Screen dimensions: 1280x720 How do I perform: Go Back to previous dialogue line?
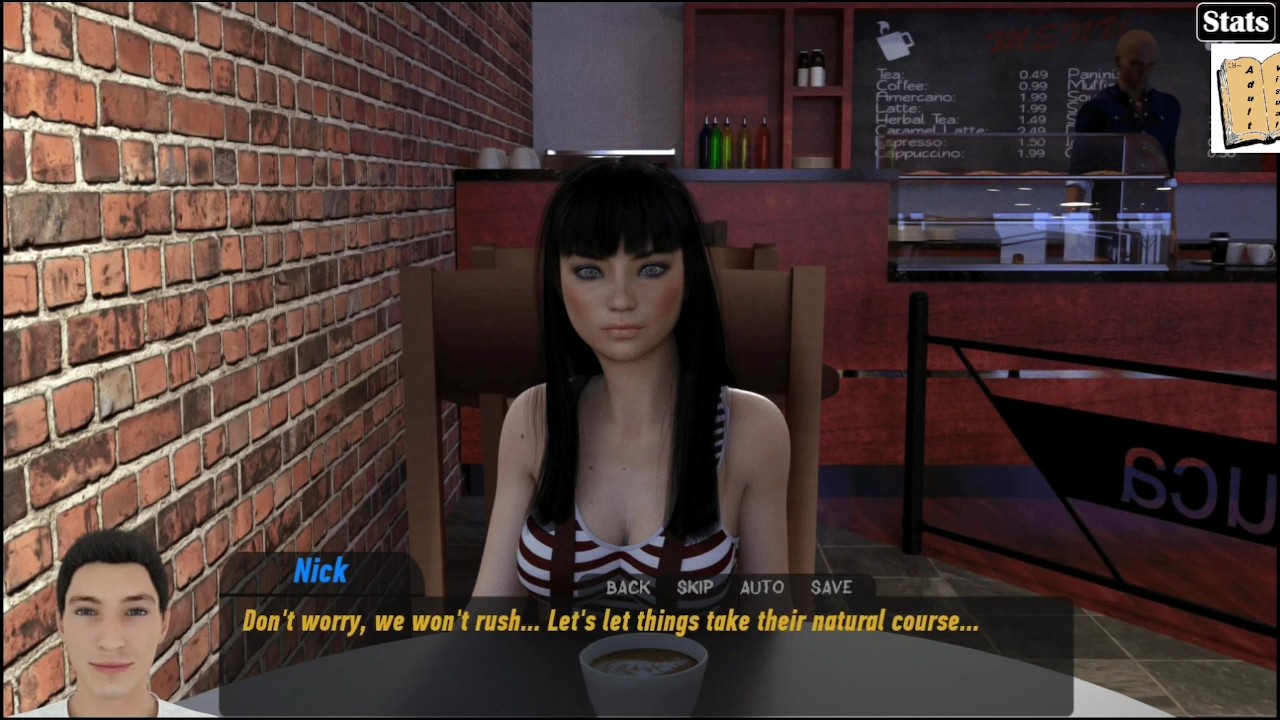coord(628,588)
